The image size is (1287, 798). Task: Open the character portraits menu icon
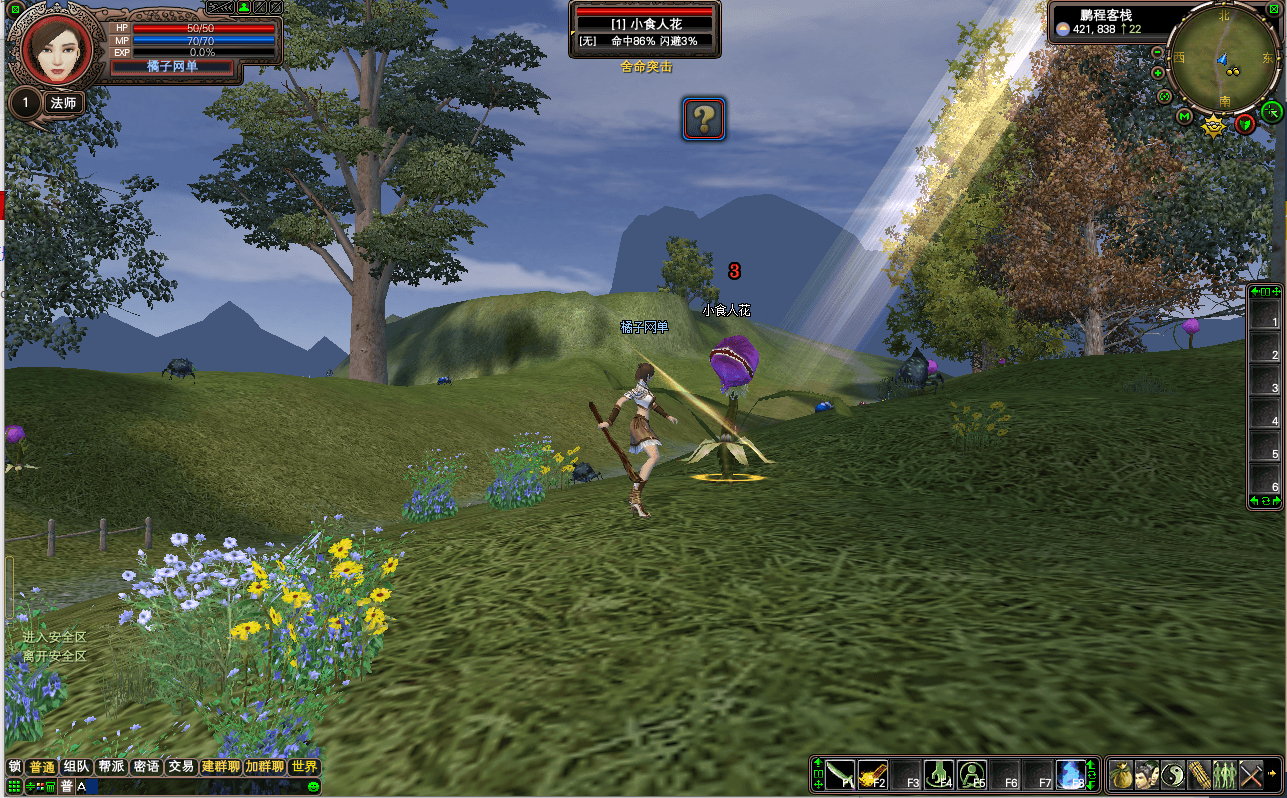tap(1147, 774)
